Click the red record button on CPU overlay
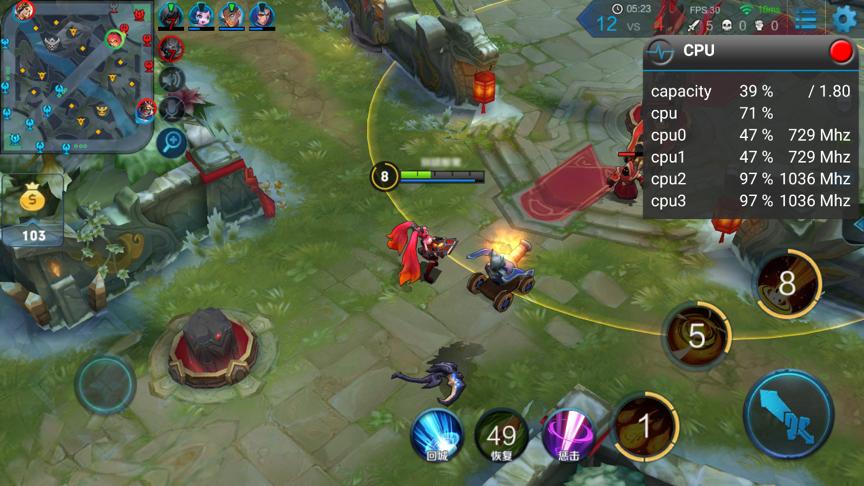Viewport: 864px width, 486px height. pyautogui.click(x=841, y=51)
